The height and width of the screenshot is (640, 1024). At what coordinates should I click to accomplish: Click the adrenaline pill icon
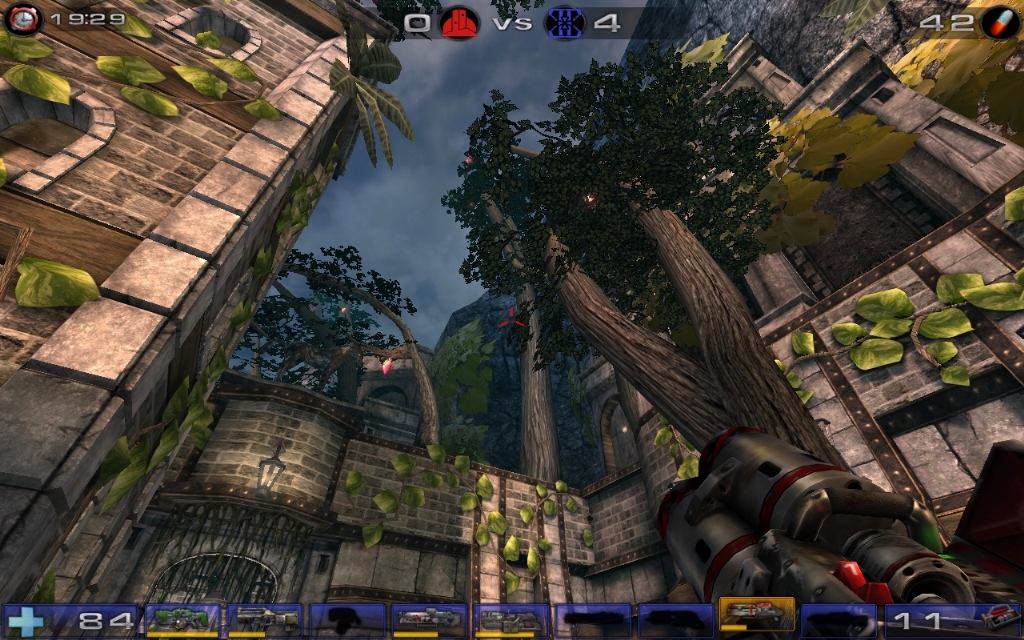(999, 22)
